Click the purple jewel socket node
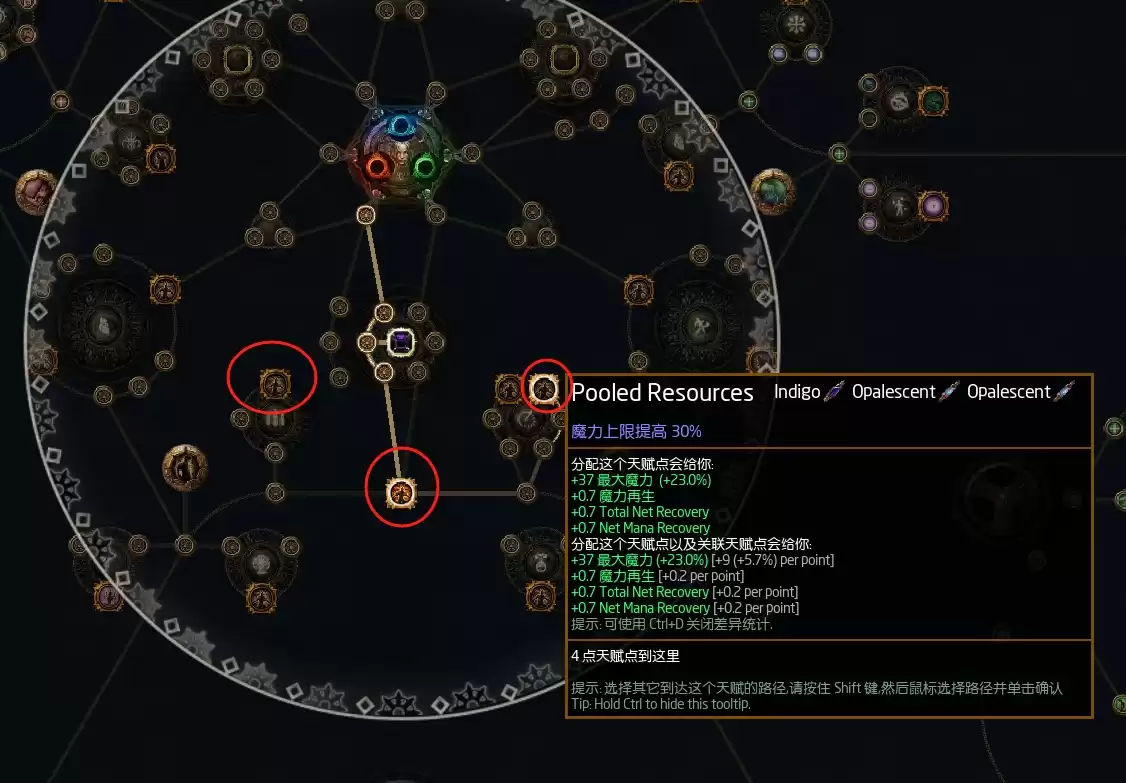1126x783 pixels. coord(401,342)
